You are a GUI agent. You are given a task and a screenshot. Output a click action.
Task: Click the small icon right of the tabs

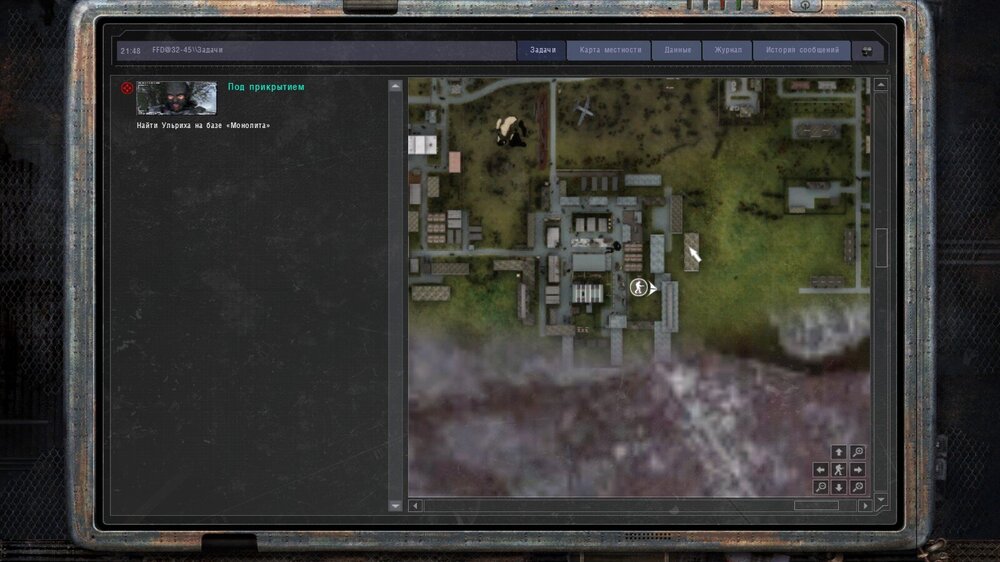(867, 50)
